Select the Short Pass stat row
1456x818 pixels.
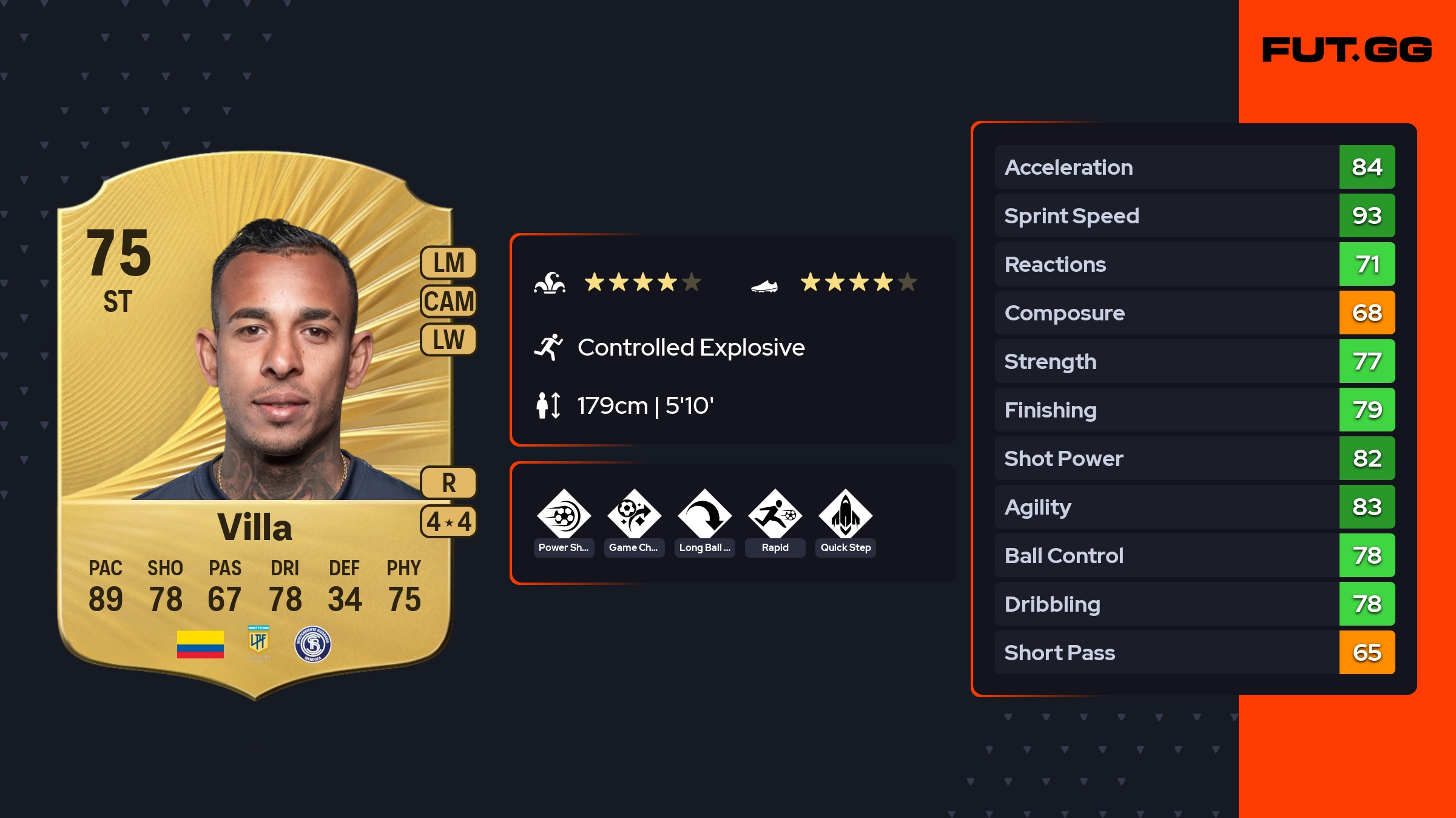1195,653
